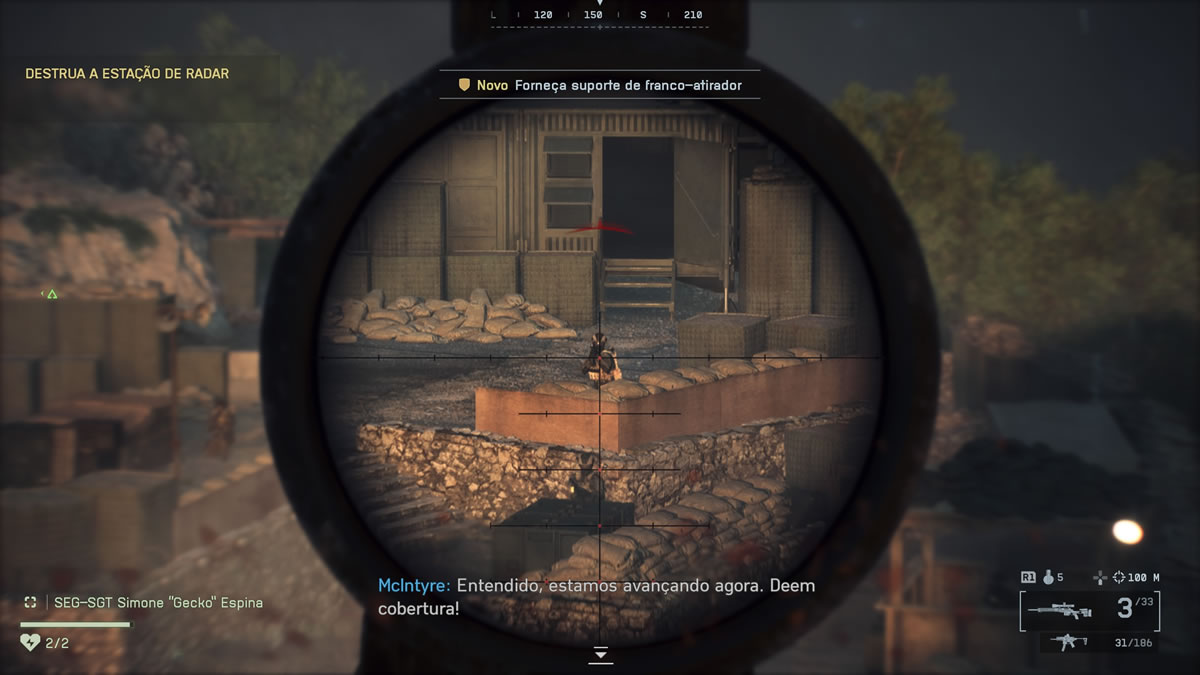Click the scope zeroing range icon
This screenshot has width=1200, height=675.
point(1101,577)
